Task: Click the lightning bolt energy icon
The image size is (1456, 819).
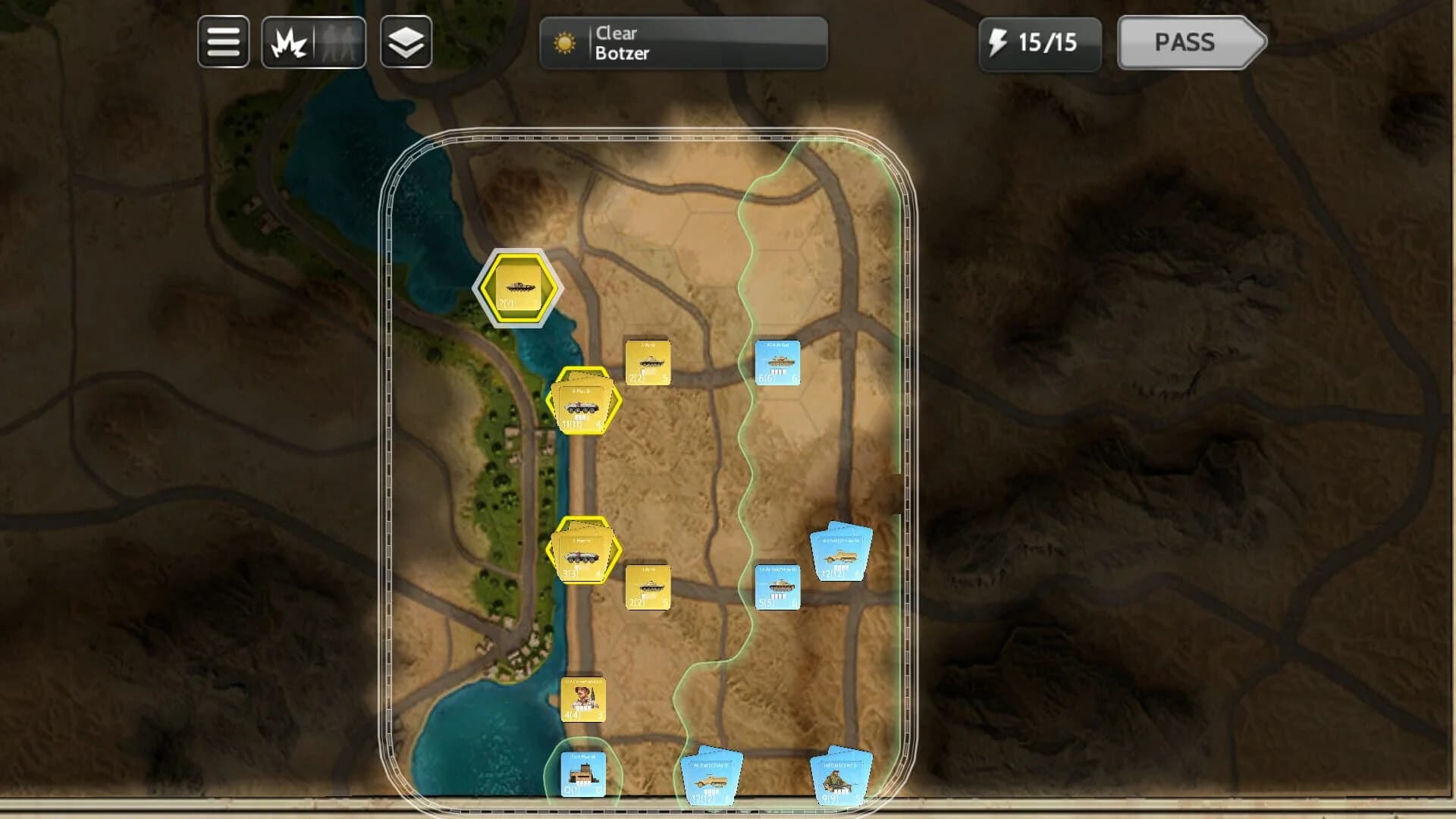Action: click(x=999, y=43)
